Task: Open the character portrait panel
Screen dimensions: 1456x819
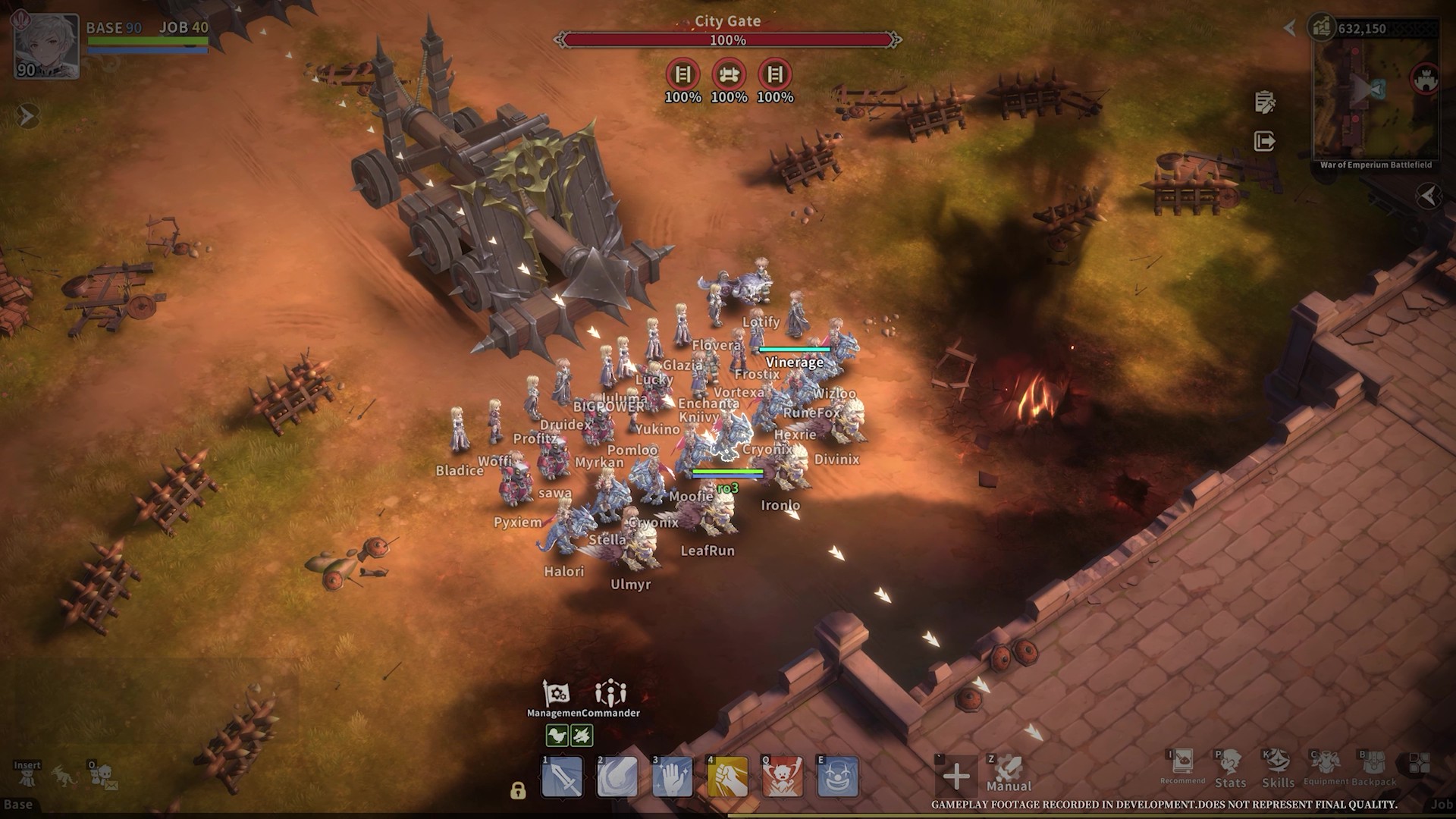Action: (x=46, y=45)
